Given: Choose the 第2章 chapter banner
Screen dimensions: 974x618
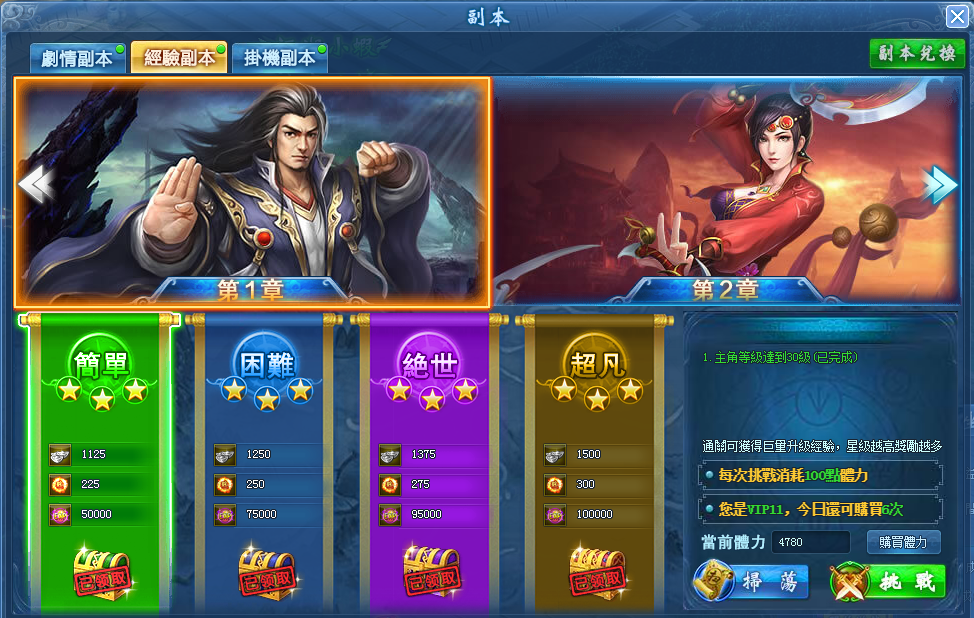Looking at the screenshot, I should point(726,190).
